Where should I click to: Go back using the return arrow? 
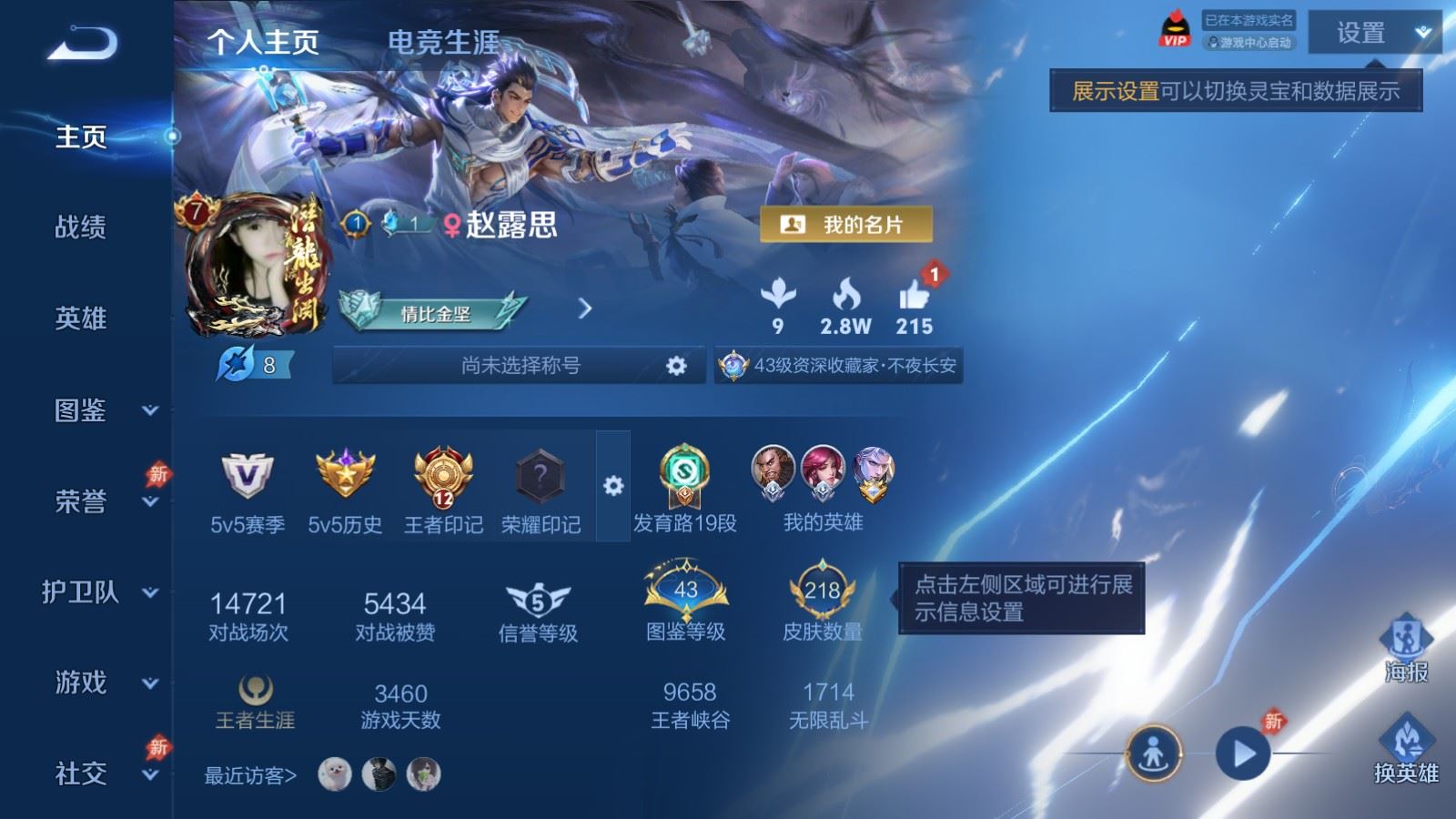[82, 43]
